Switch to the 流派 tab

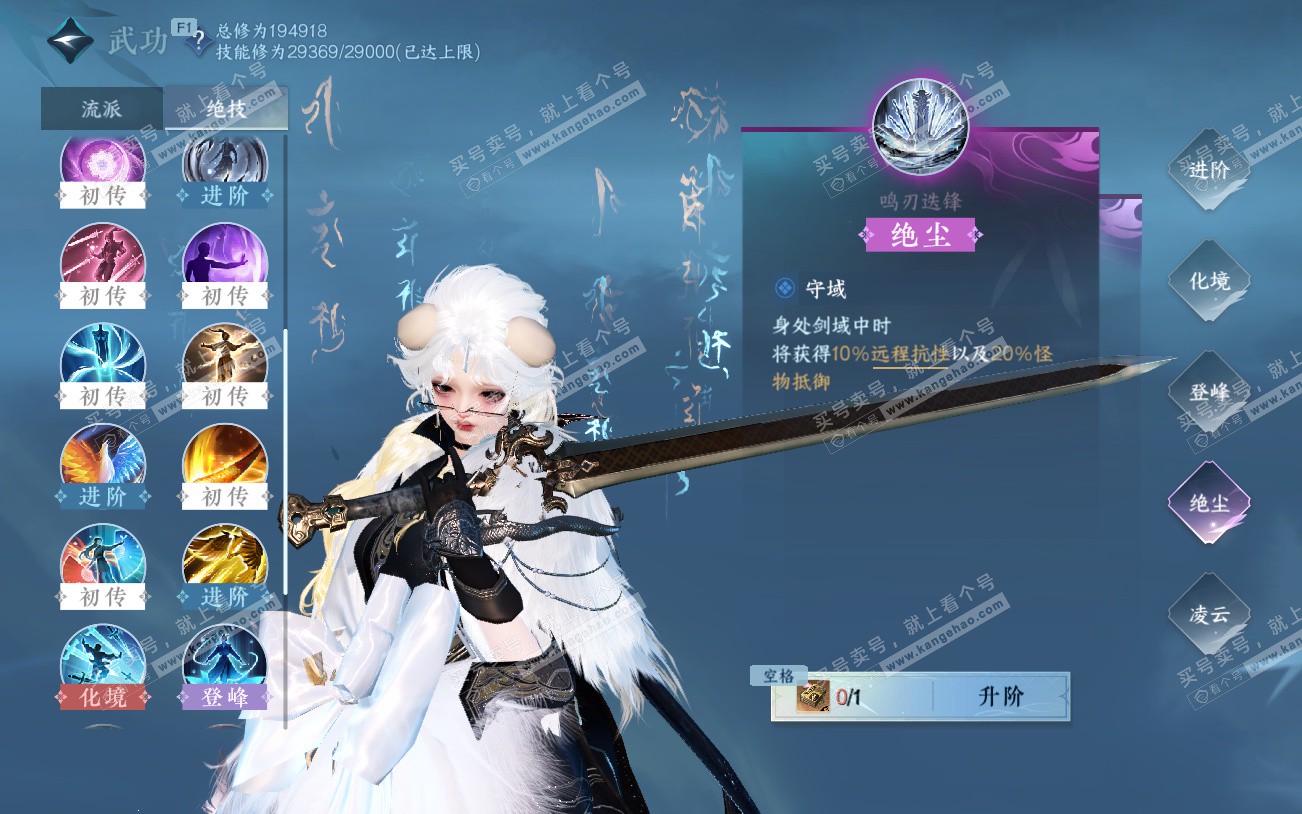click(x=101, y=109)
